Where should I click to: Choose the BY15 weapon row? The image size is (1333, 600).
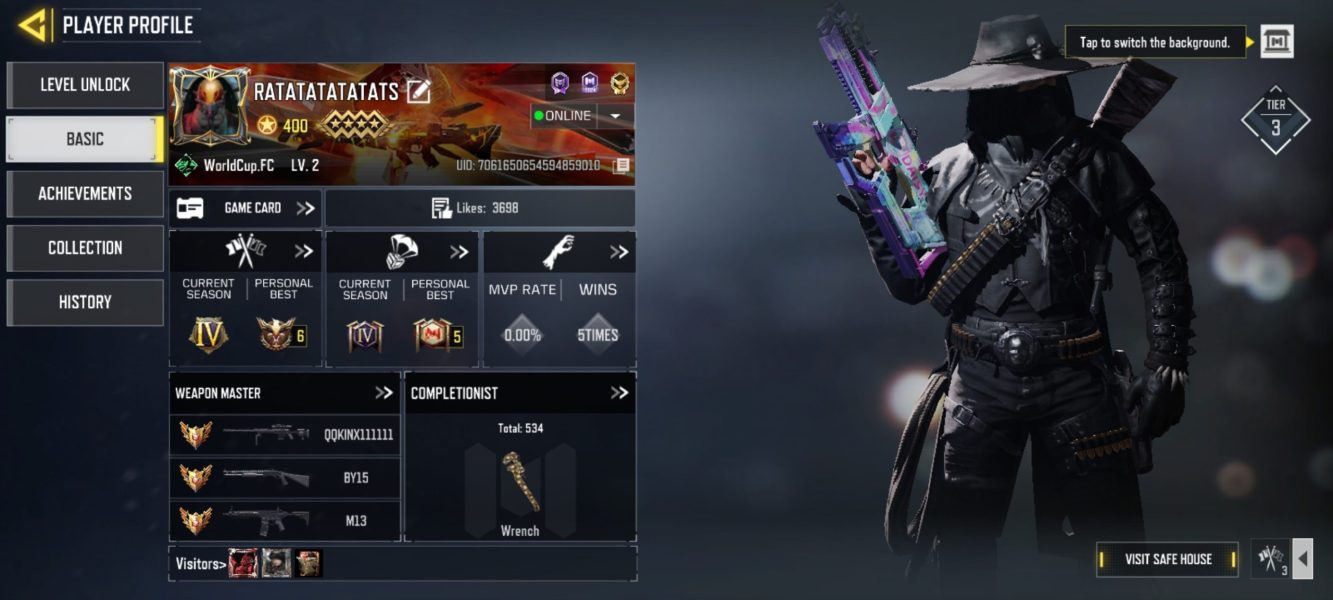285,478
